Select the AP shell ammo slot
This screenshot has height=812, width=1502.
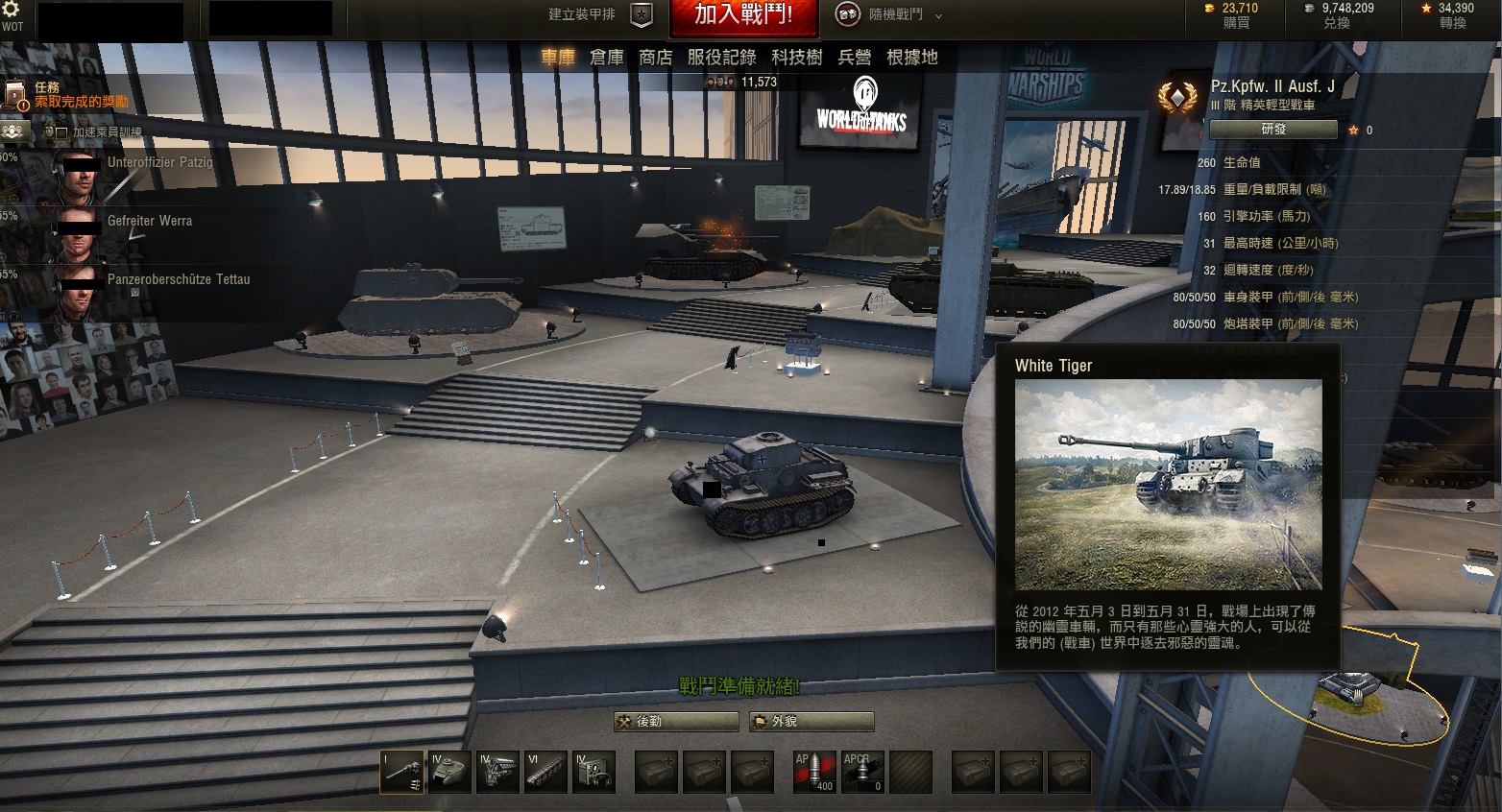(x=814, y=772)
